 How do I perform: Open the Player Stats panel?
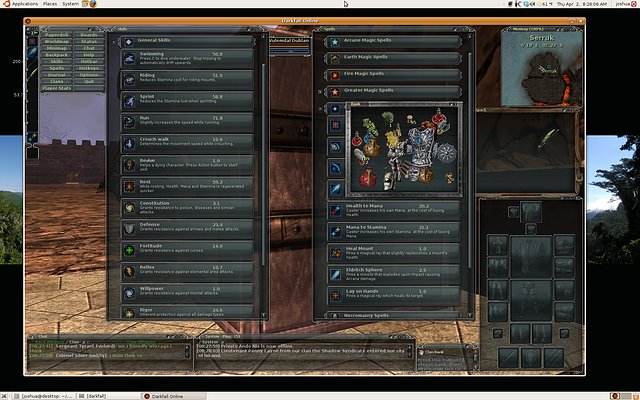(x=51, y=90)
